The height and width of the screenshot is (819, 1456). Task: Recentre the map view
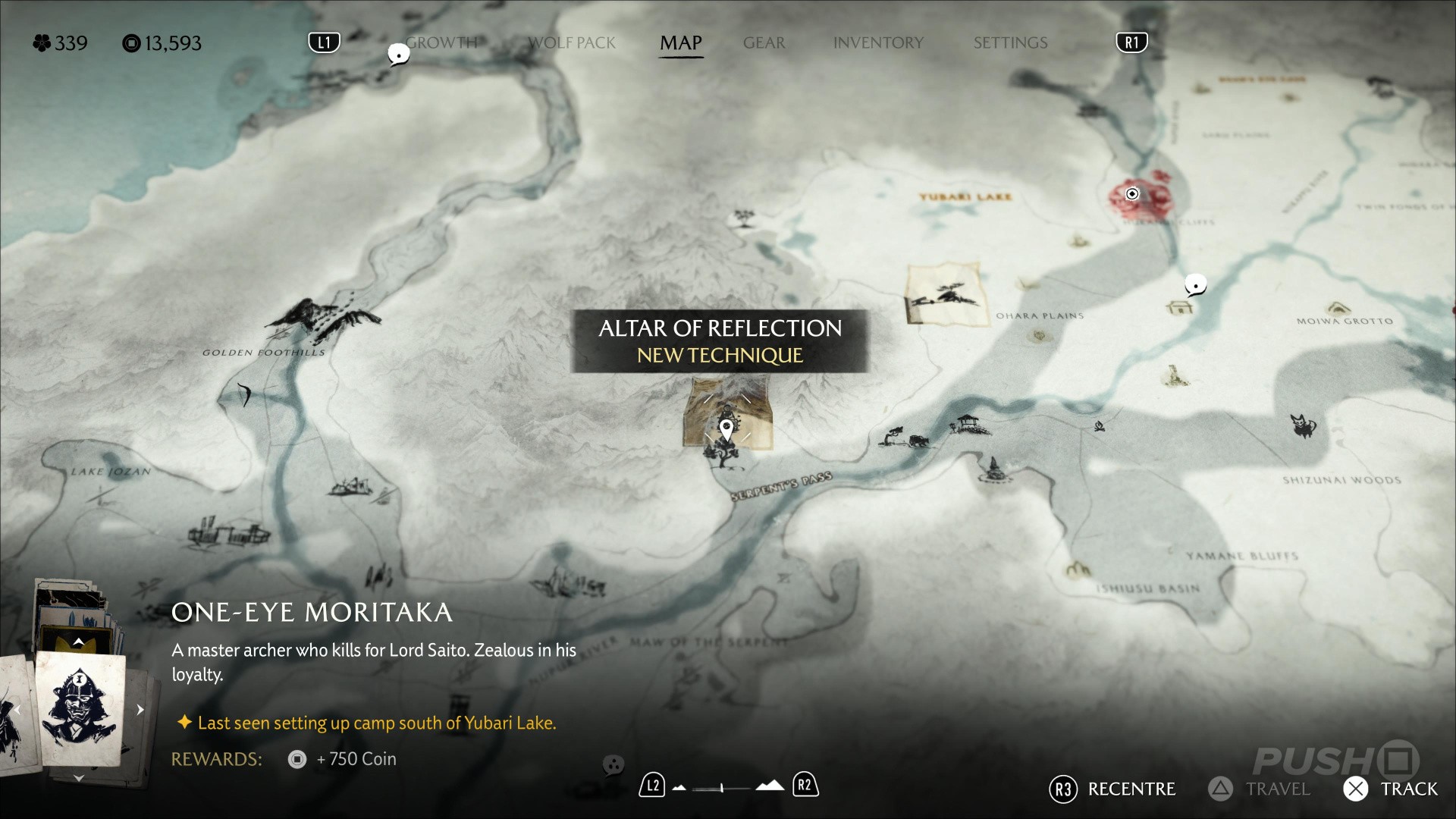1112,789
